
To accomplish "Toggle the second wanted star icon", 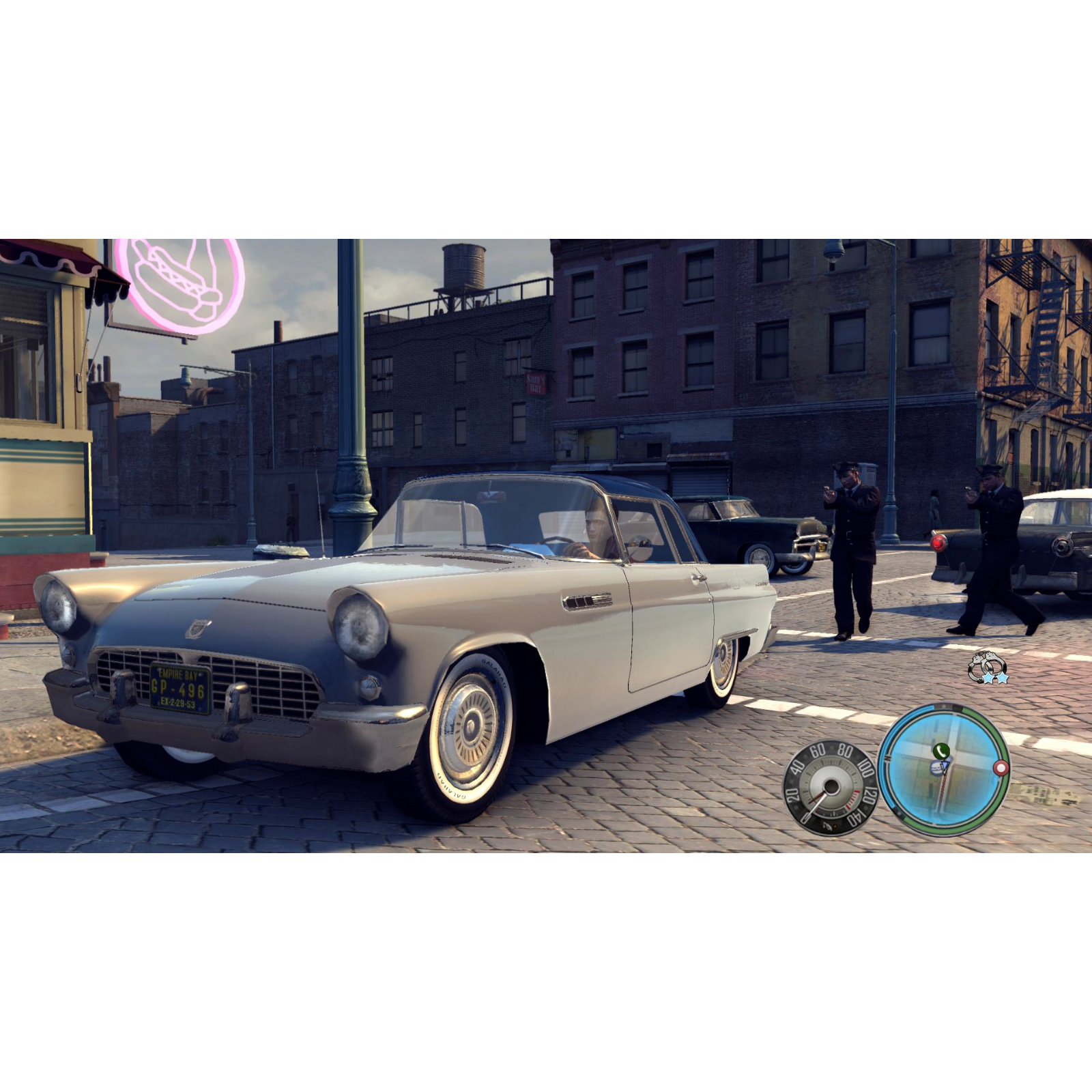I will coord(1003,678).
